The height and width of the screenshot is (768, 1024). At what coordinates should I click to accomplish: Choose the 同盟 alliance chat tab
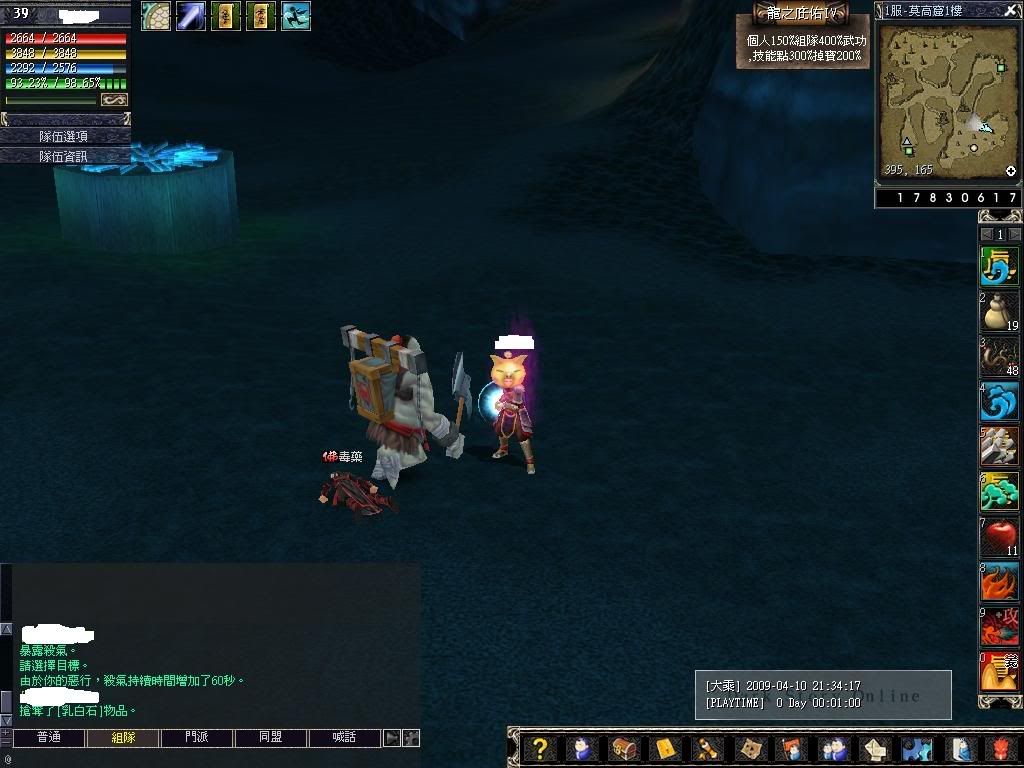271,738
